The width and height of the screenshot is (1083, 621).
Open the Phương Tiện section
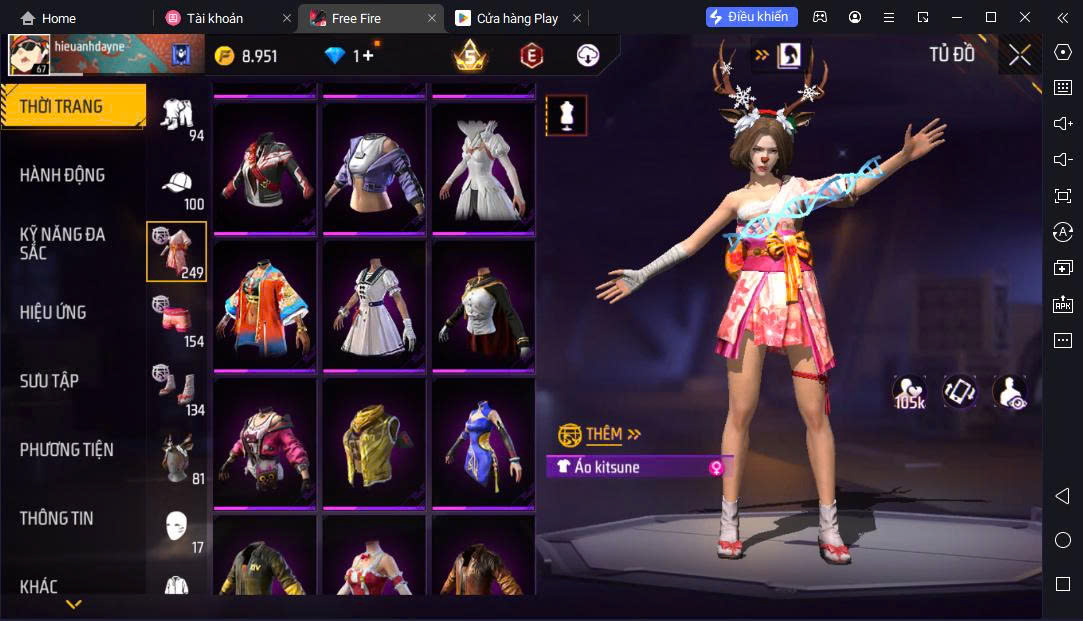coord(66,450)
